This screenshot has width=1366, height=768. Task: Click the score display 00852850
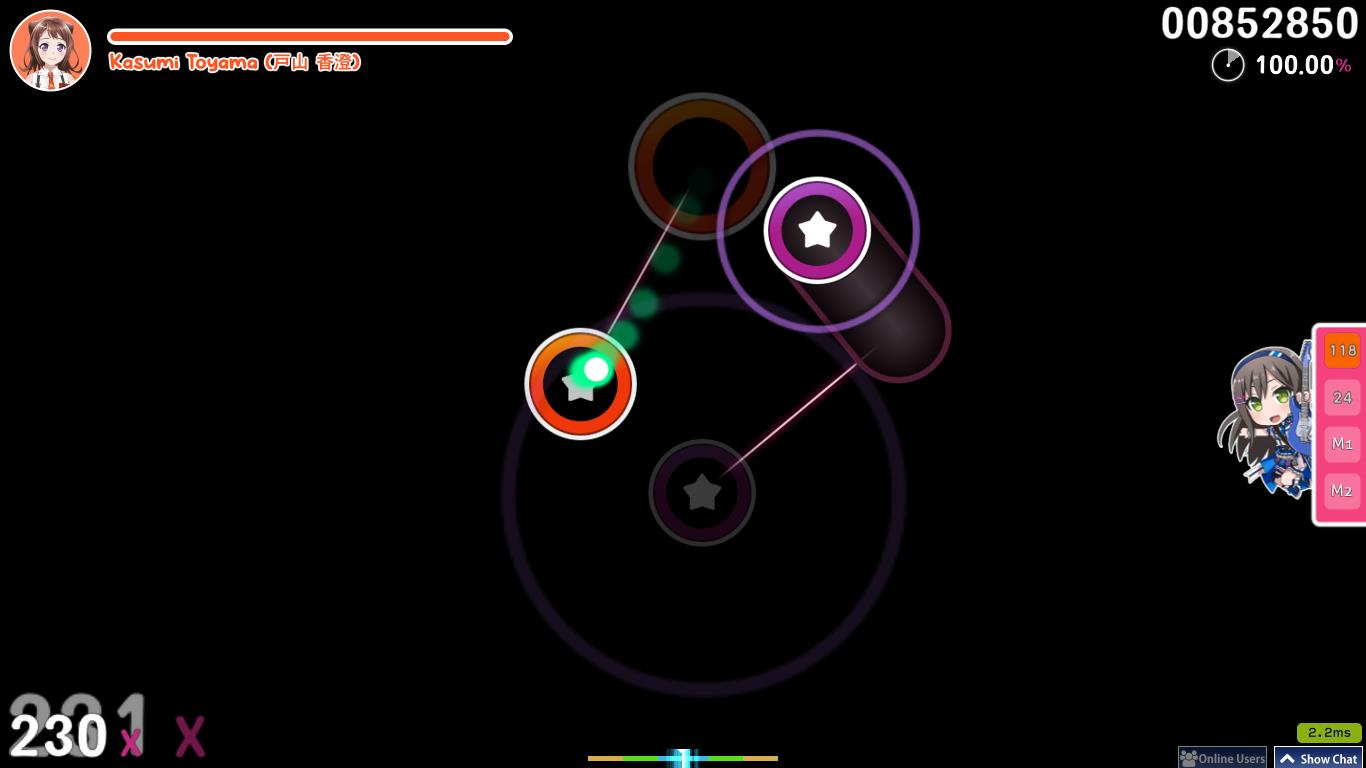click(x=1259, y=24)
